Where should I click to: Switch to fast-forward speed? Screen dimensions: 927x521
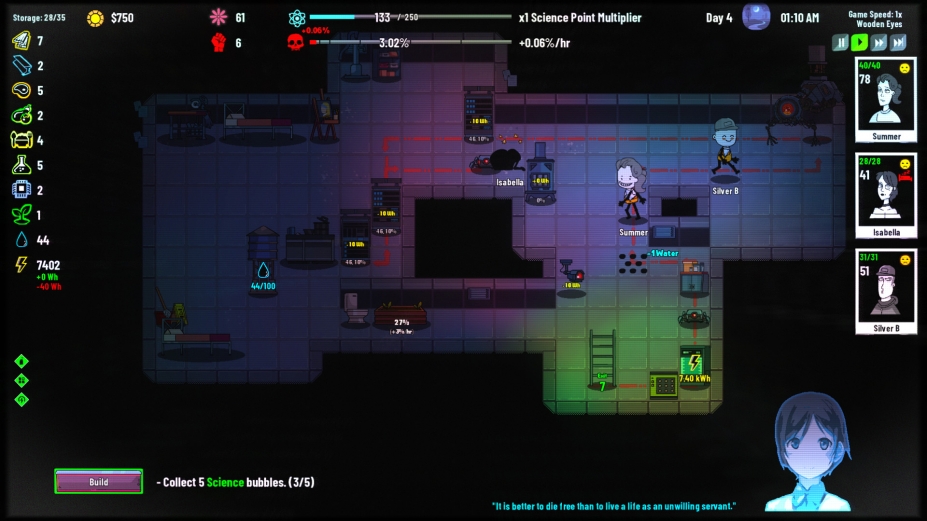878,43
